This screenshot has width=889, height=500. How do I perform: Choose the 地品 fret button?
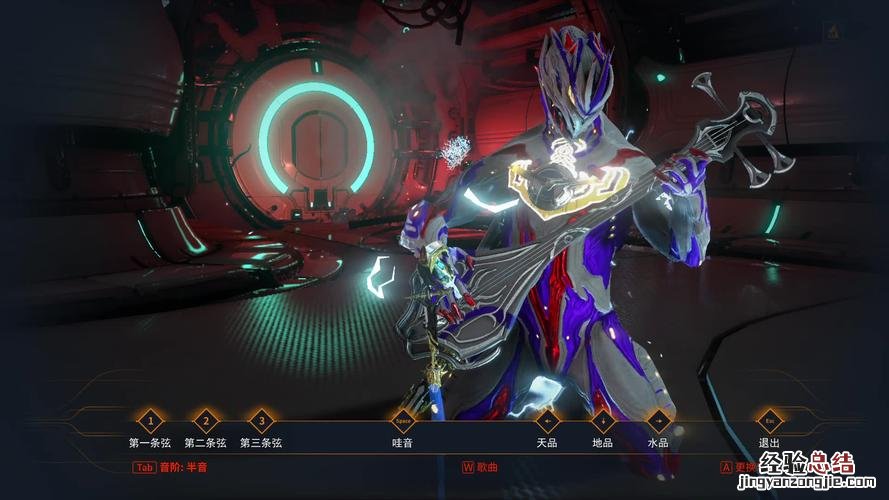point(603,421)
